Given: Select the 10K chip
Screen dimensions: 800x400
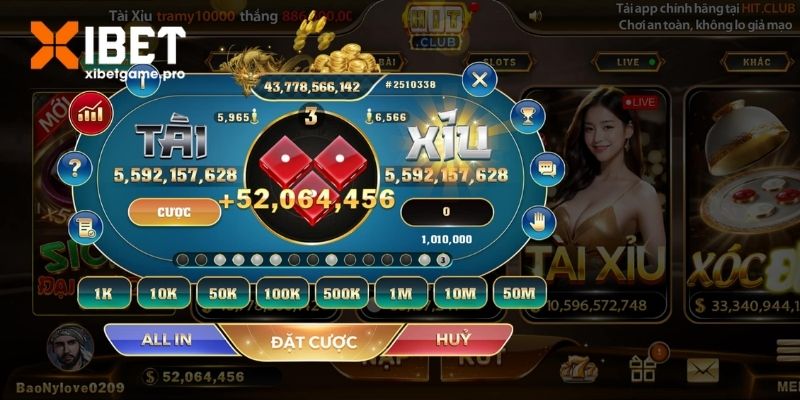Looking at the screenshot, I should coord(163,293).
